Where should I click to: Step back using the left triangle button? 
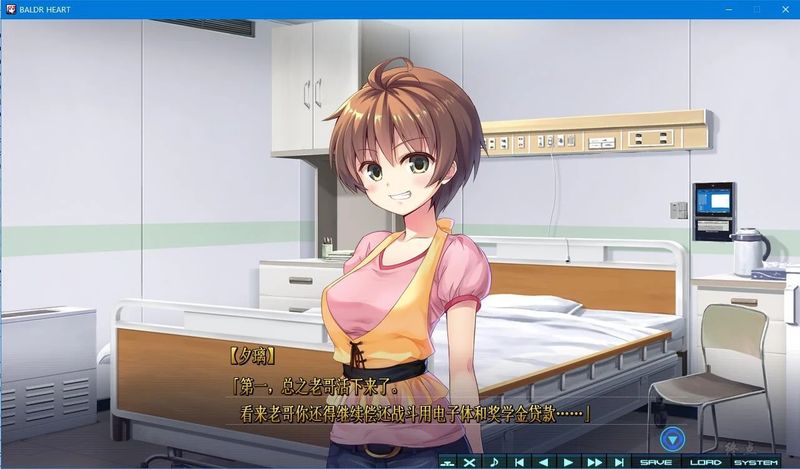click(x=544, y=462)
